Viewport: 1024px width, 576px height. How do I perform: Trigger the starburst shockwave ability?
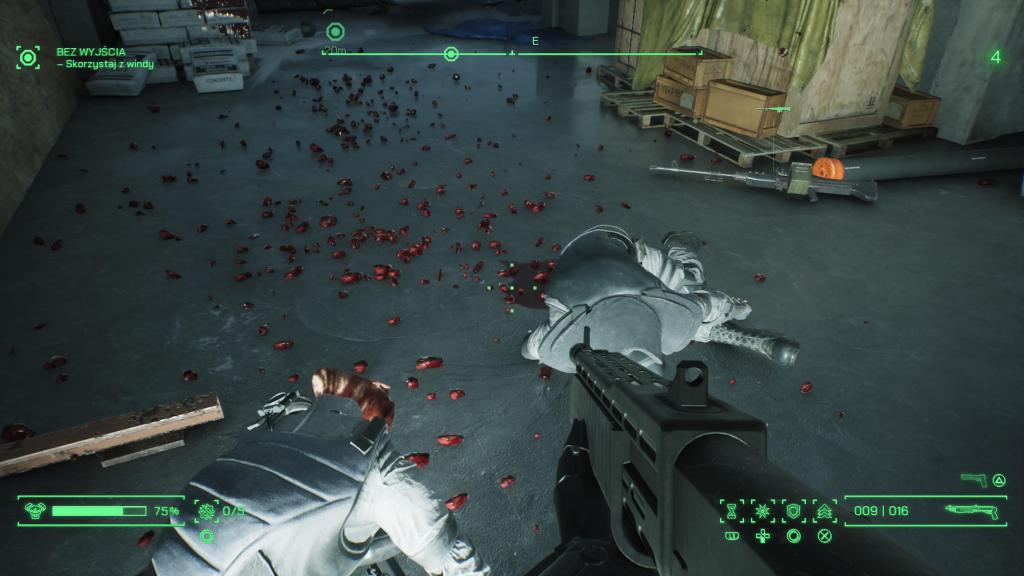click(763, 511)
